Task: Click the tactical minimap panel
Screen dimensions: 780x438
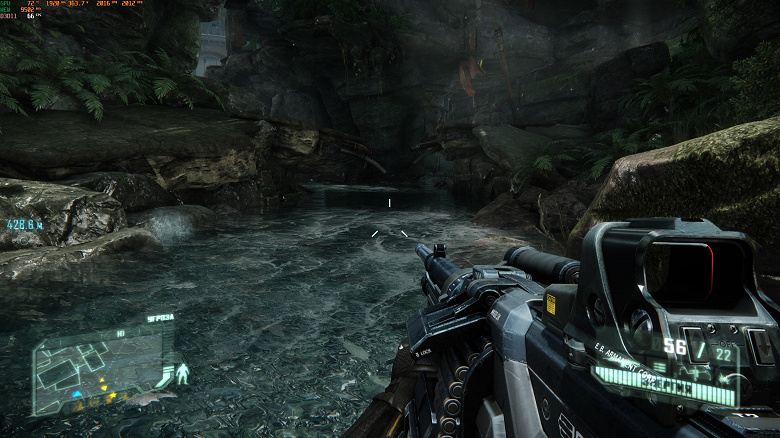Action: tap(97, 367)
